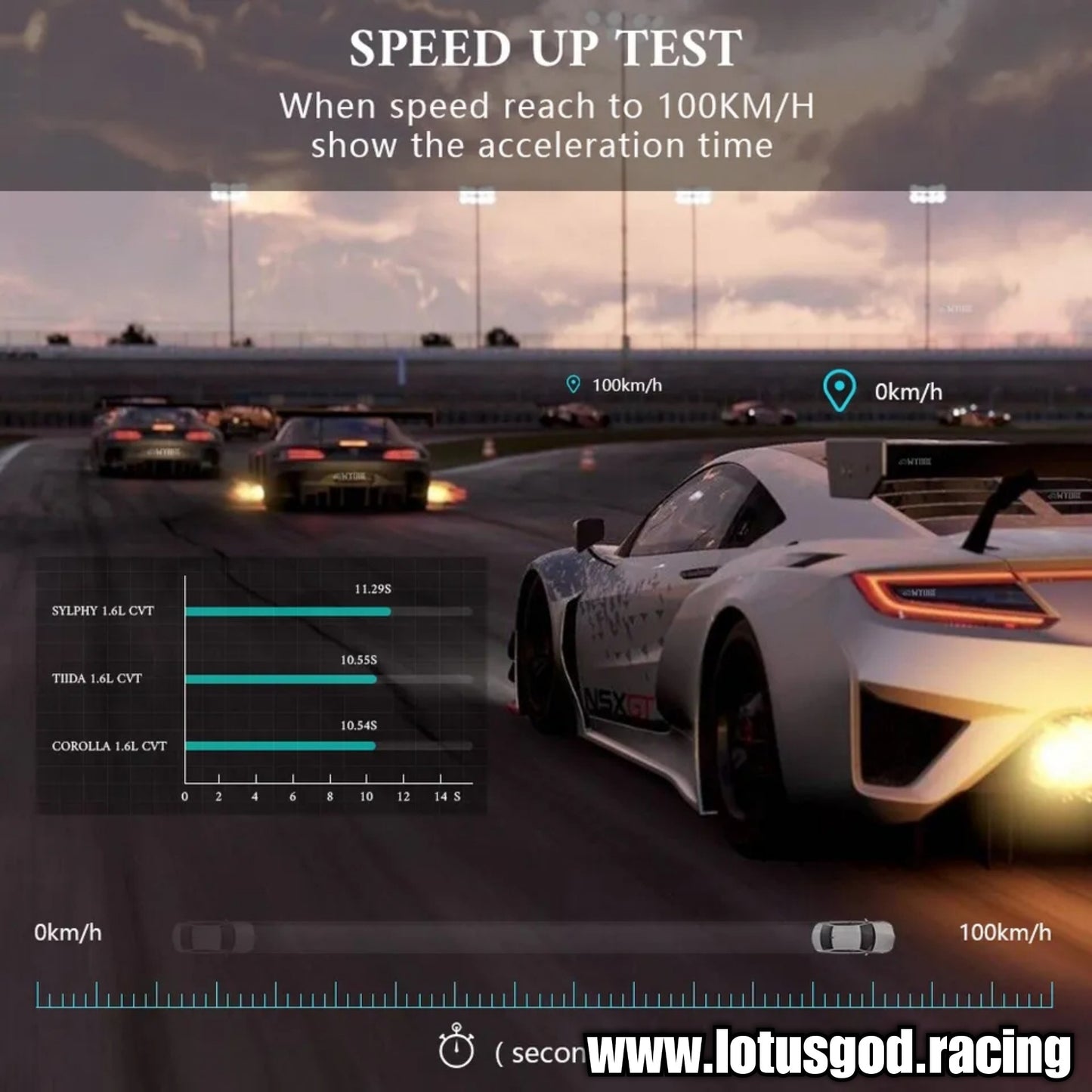Pick the COROLLA 1.6L CVT bar
The height and width of the screenshot is (1092, 1092).
280,746
